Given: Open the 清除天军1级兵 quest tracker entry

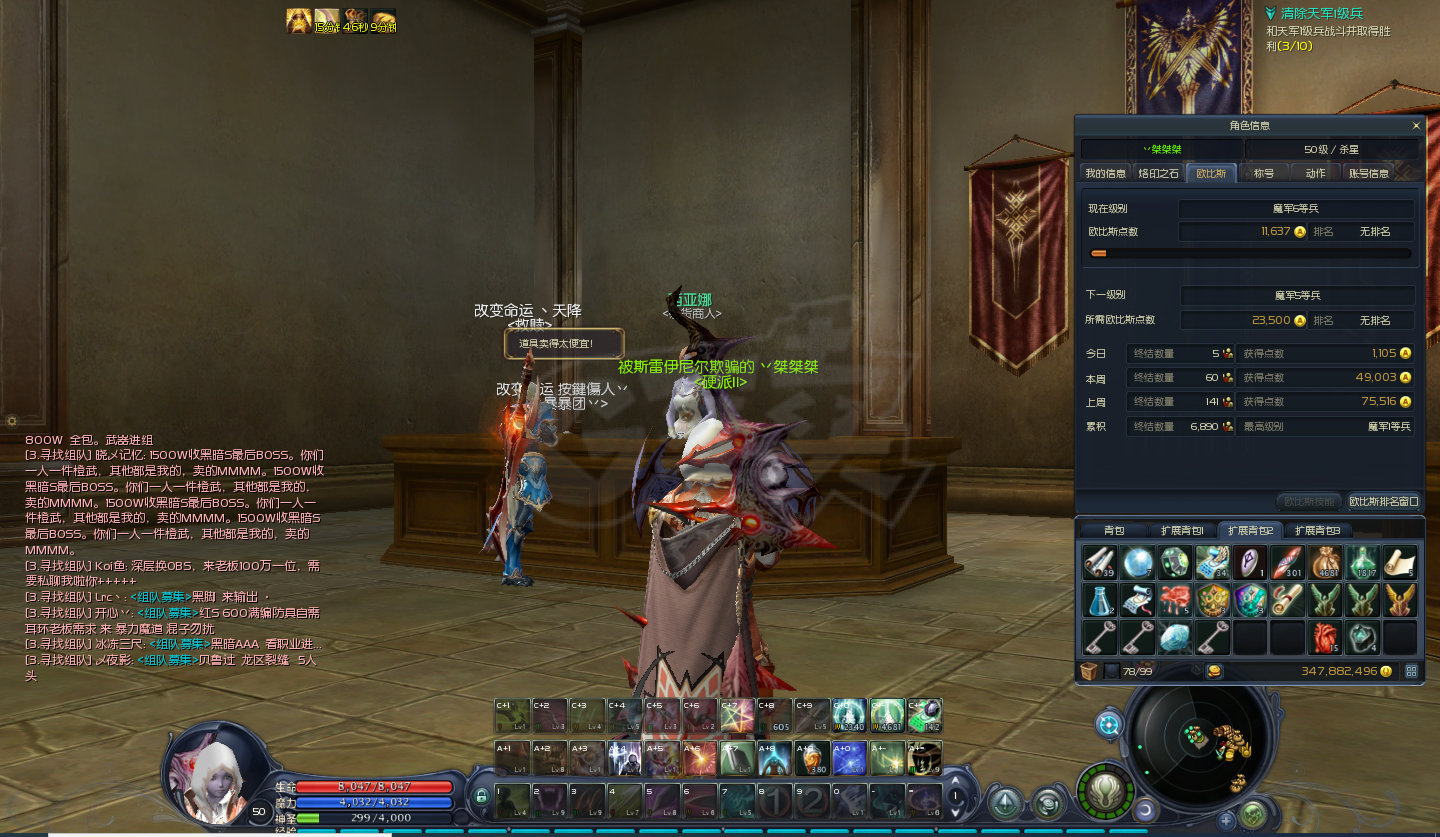Looking at the screenshot, I should (x=1320, y=14).
